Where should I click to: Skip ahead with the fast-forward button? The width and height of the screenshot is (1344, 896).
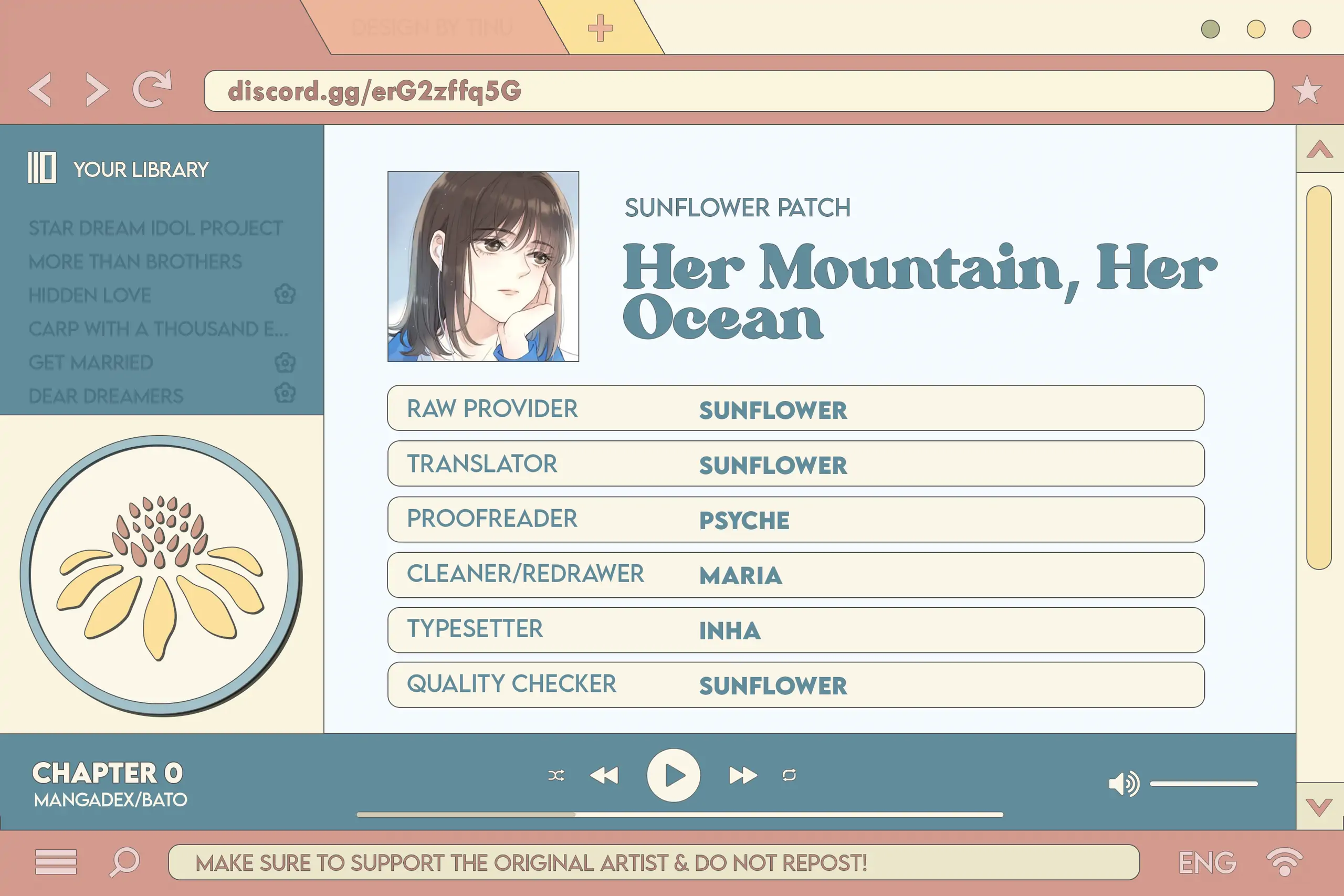coord(743,775)
